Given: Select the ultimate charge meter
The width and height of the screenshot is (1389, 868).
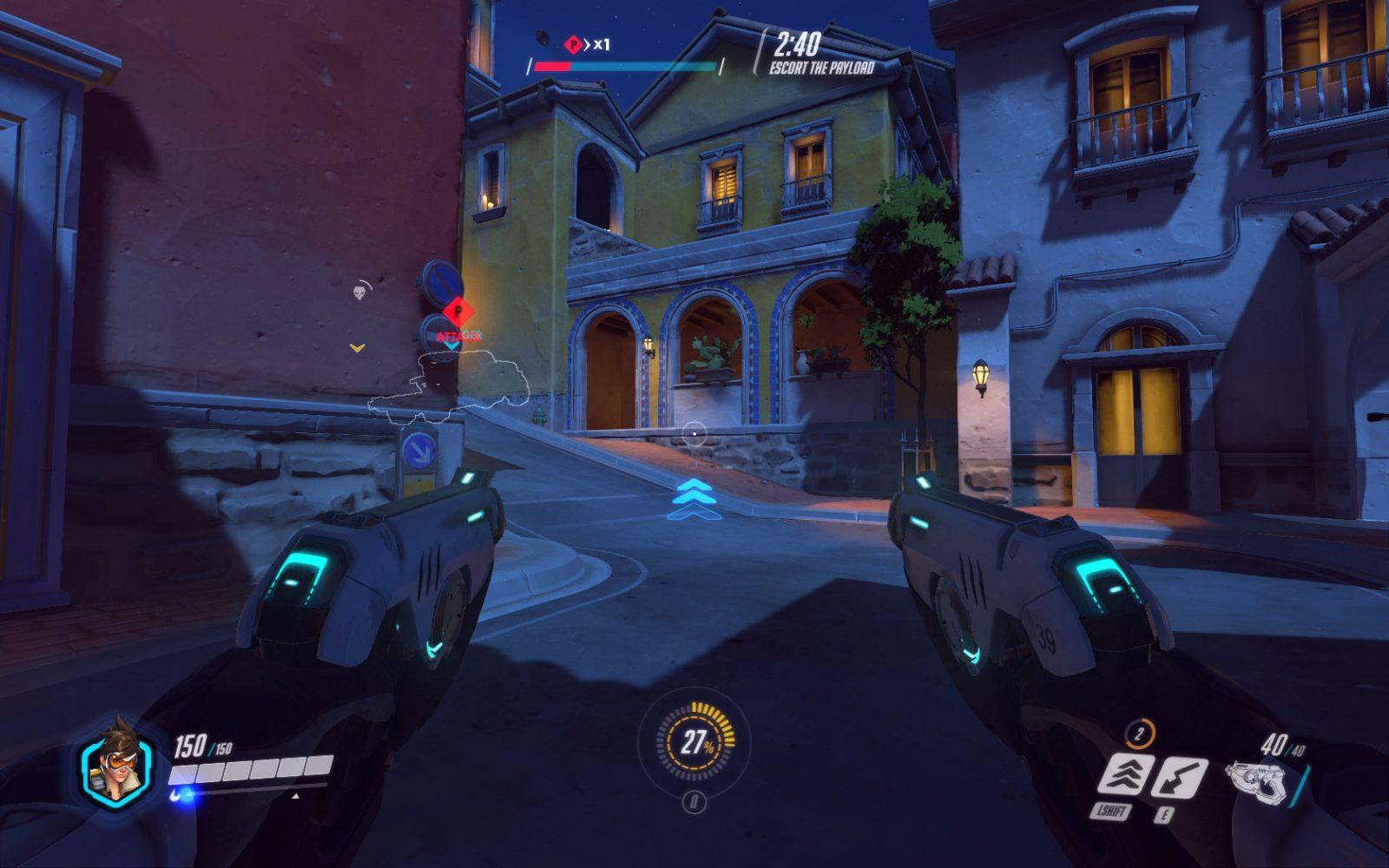Looking at the screenshot, I should coord(694,743).
